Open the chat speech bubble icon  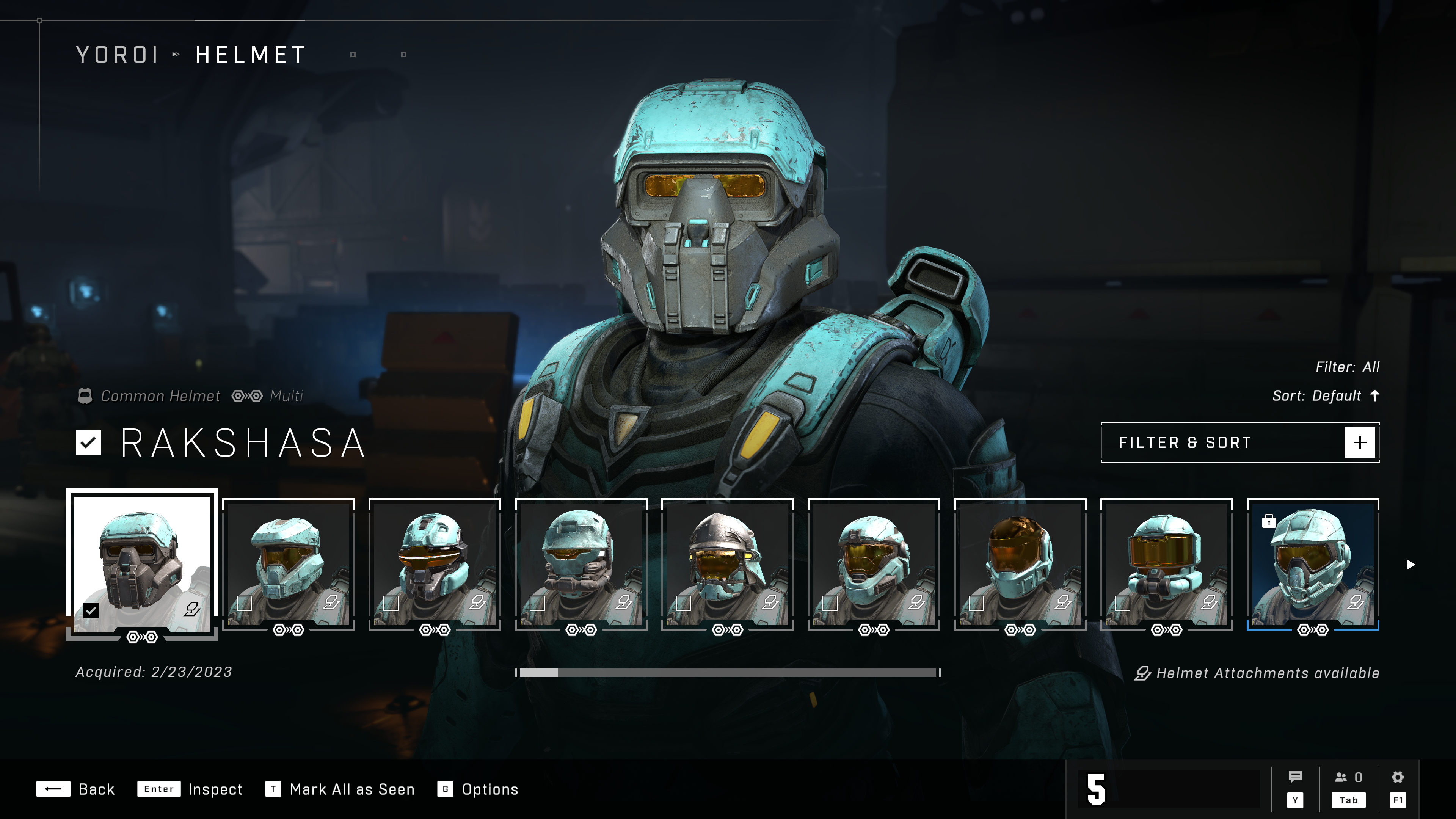pos(1295,778)
